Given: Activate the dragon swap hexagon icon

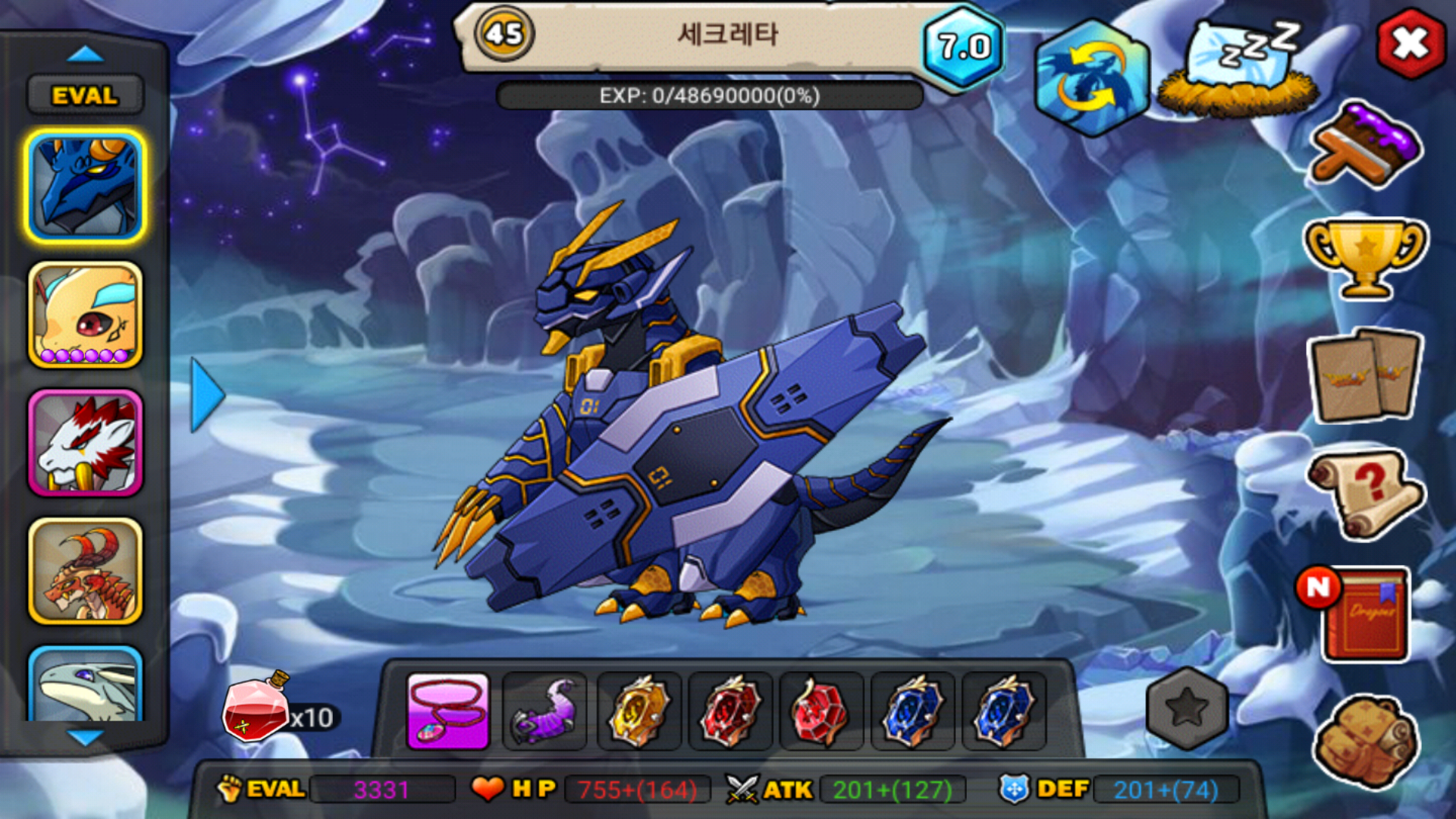Looking at the screenshot, I should (x=1092, y=77).
